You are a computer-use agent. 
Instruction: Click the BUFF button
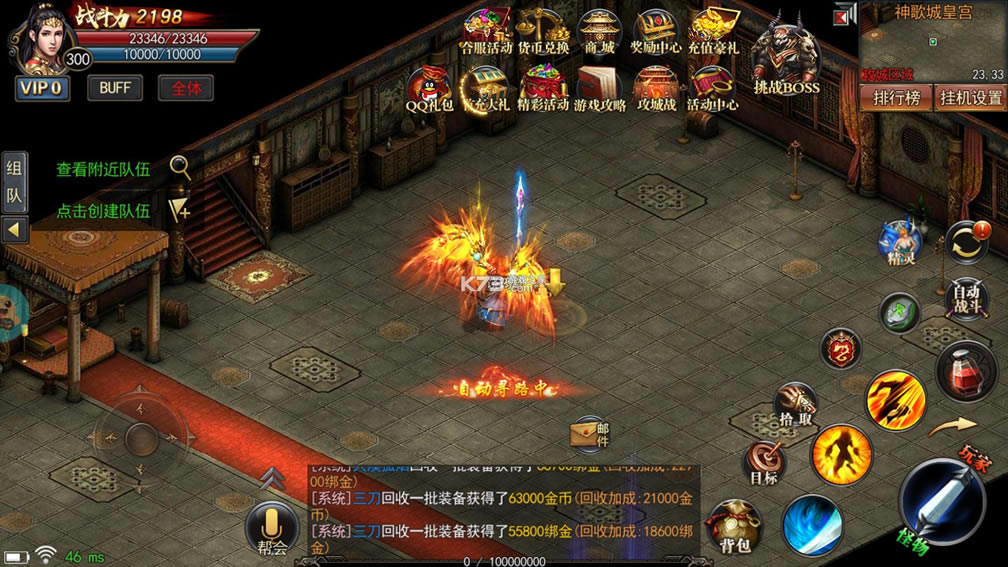point(115,88)
